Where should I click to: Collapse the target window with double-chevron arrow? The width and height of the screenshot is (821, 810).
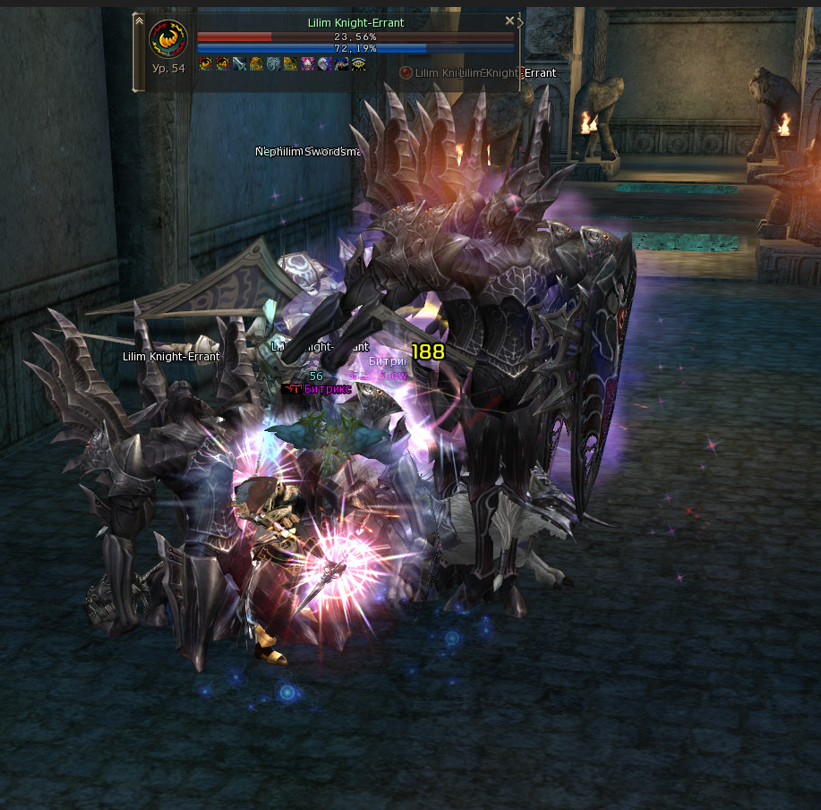pos(138,21)
